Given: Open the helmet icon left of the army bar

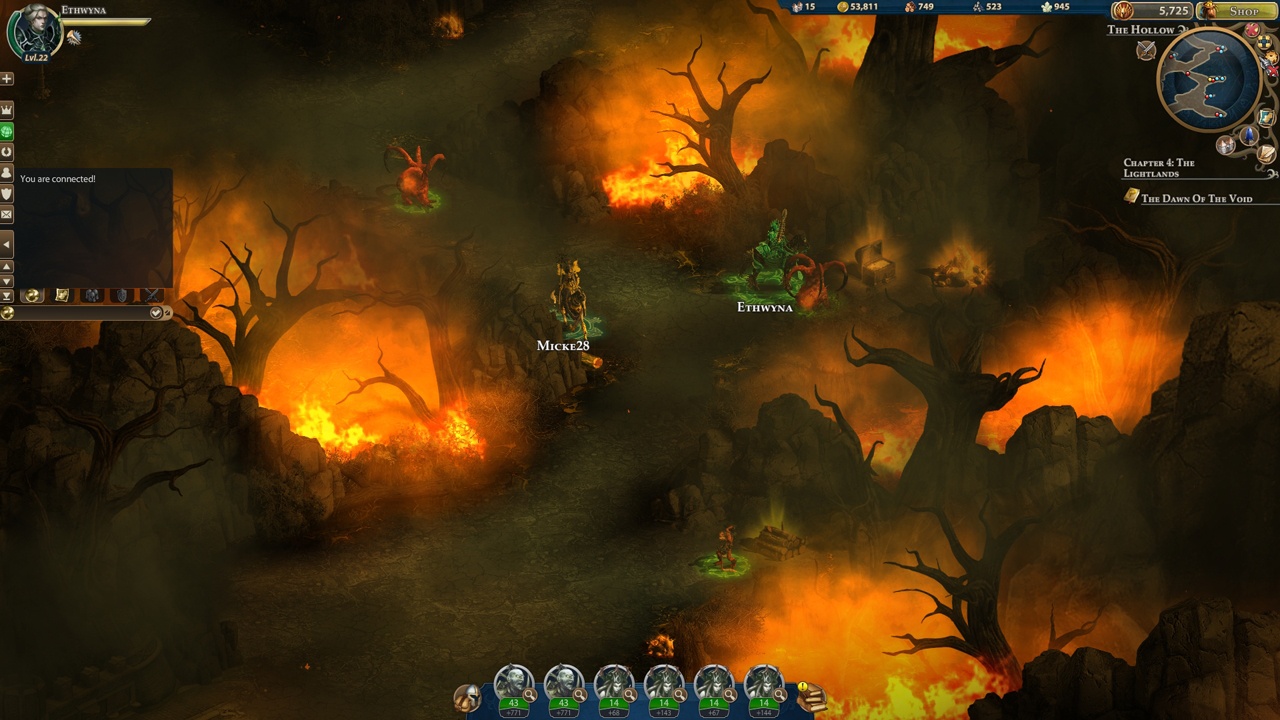Looking at the screenshot, I should click(x=467, y=697).
